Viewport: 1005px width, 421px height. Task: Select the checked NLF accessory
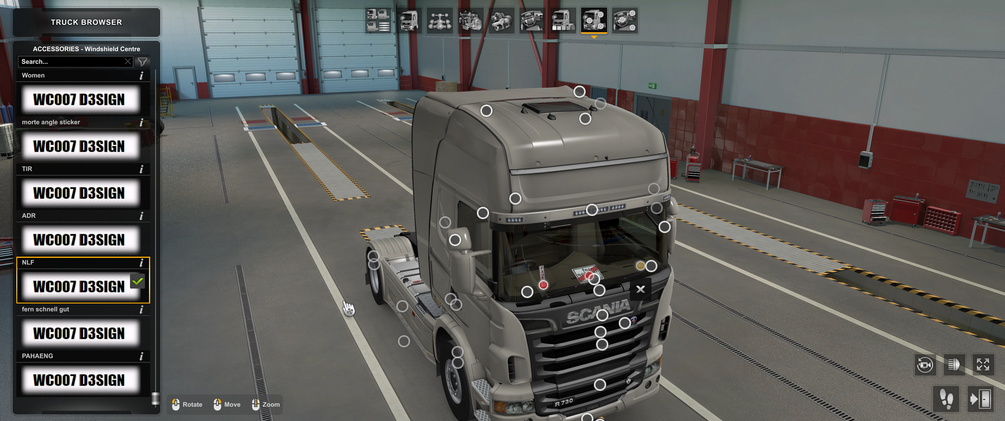point(79,287)
